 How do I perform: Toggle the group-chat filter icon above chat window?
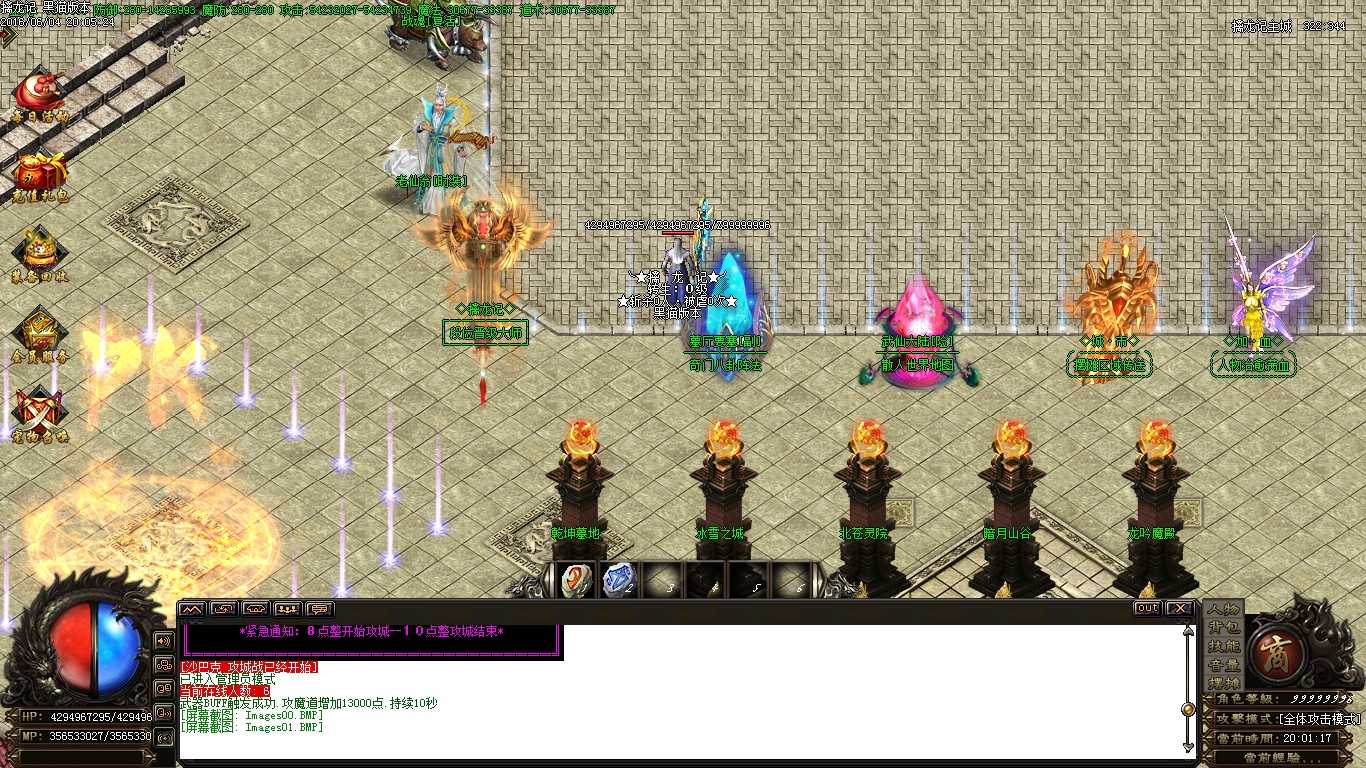click(x=288, y=608)
